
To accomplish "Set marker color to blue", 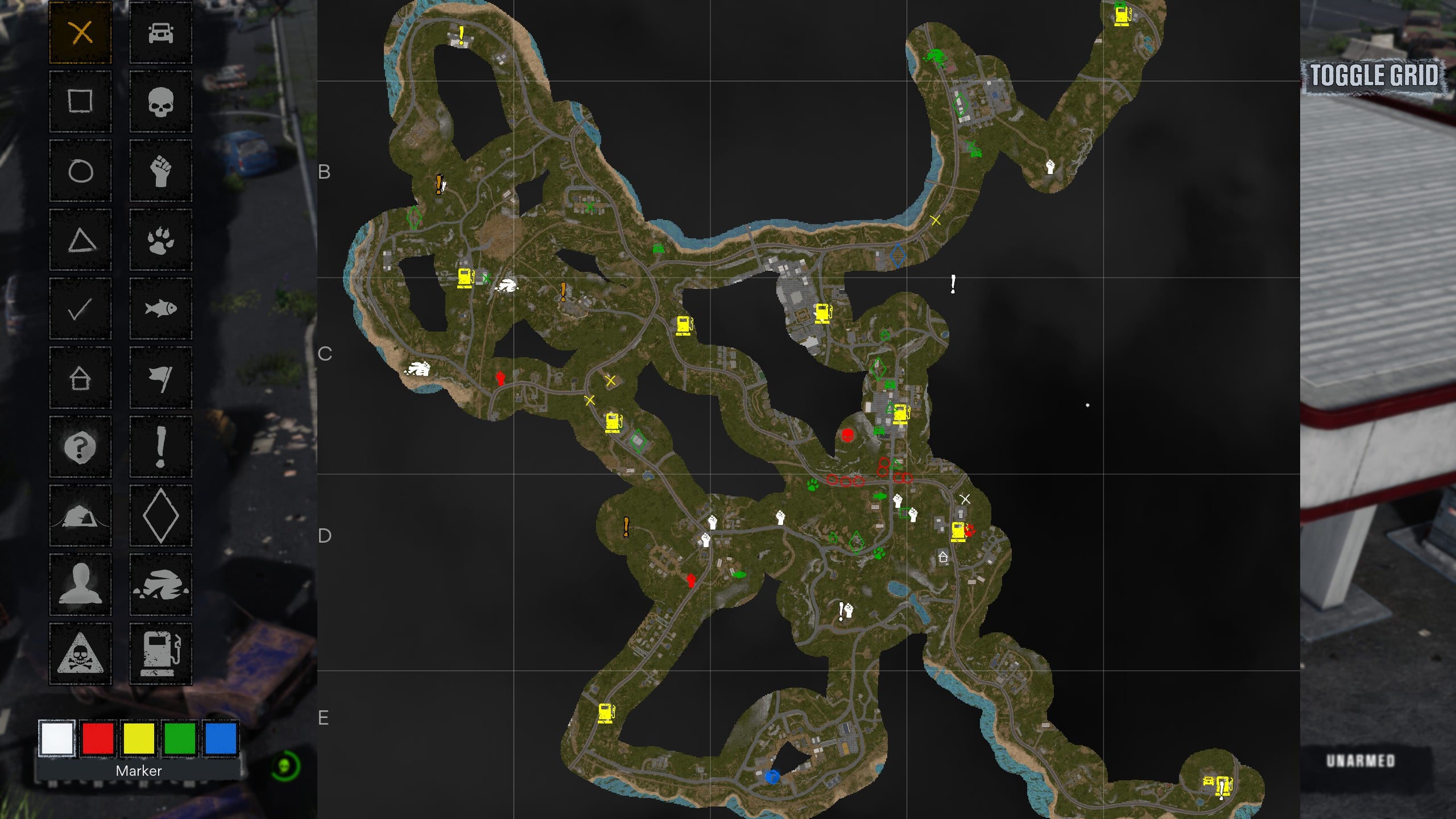I will pyautogui.click(x=221, y=738).
